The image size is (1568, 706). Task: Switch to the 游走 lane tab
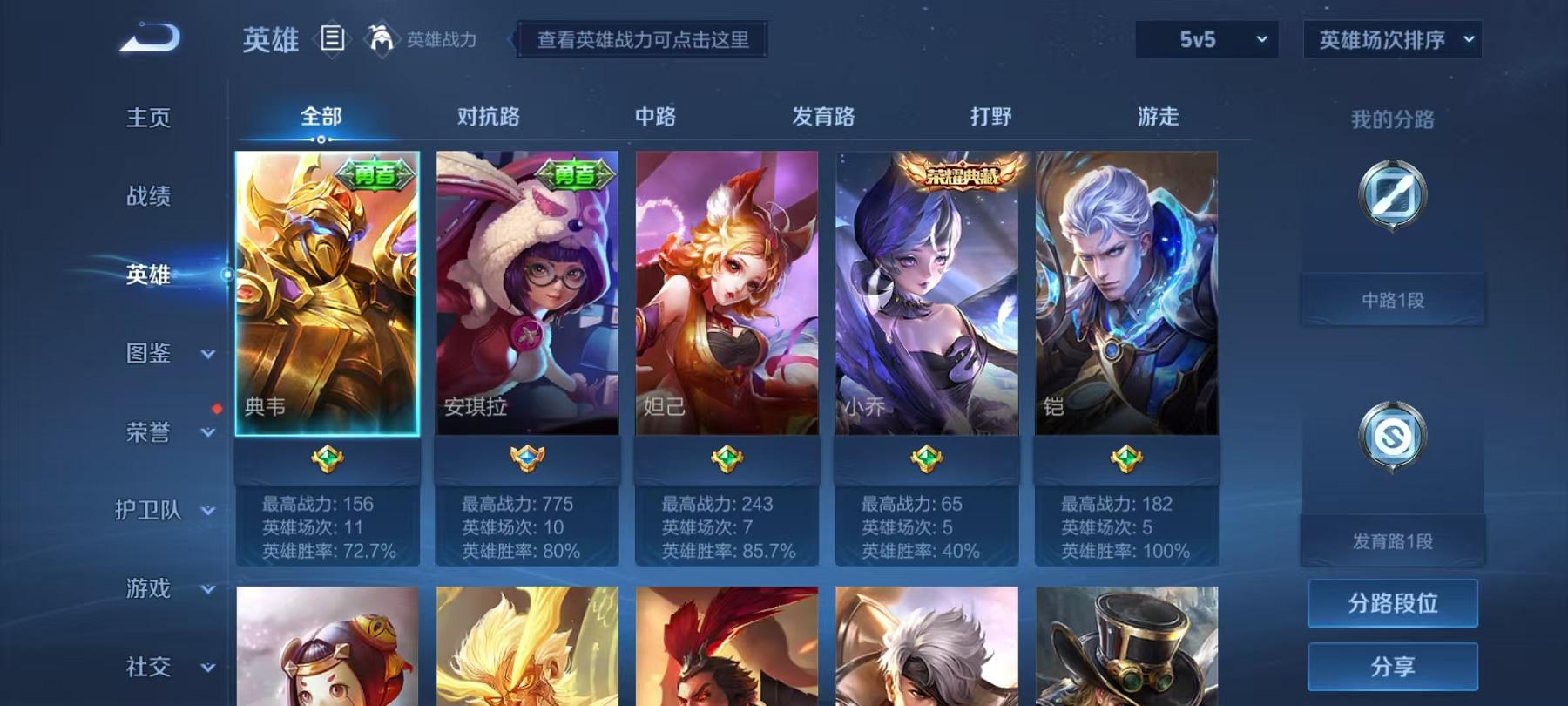(1159, 115)
